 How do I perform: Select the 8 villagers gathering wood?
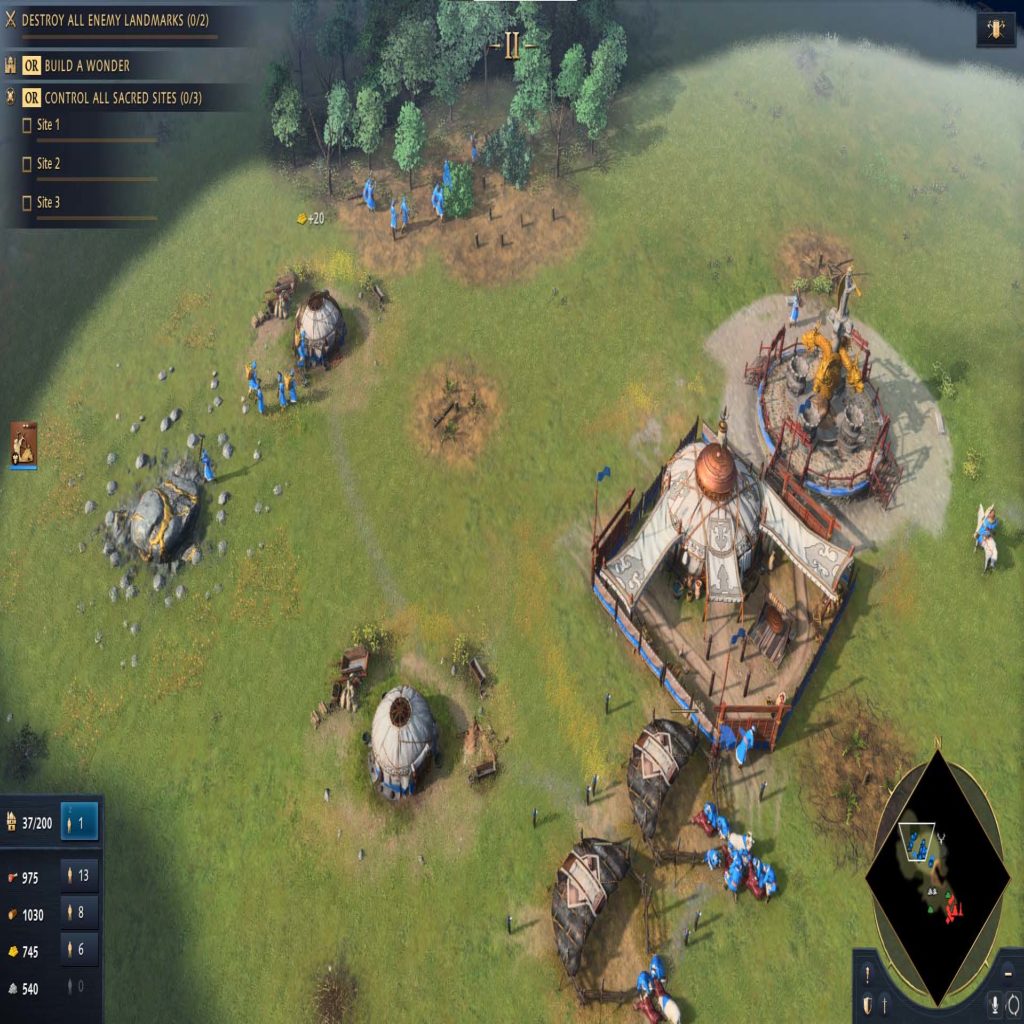point(80,913)
